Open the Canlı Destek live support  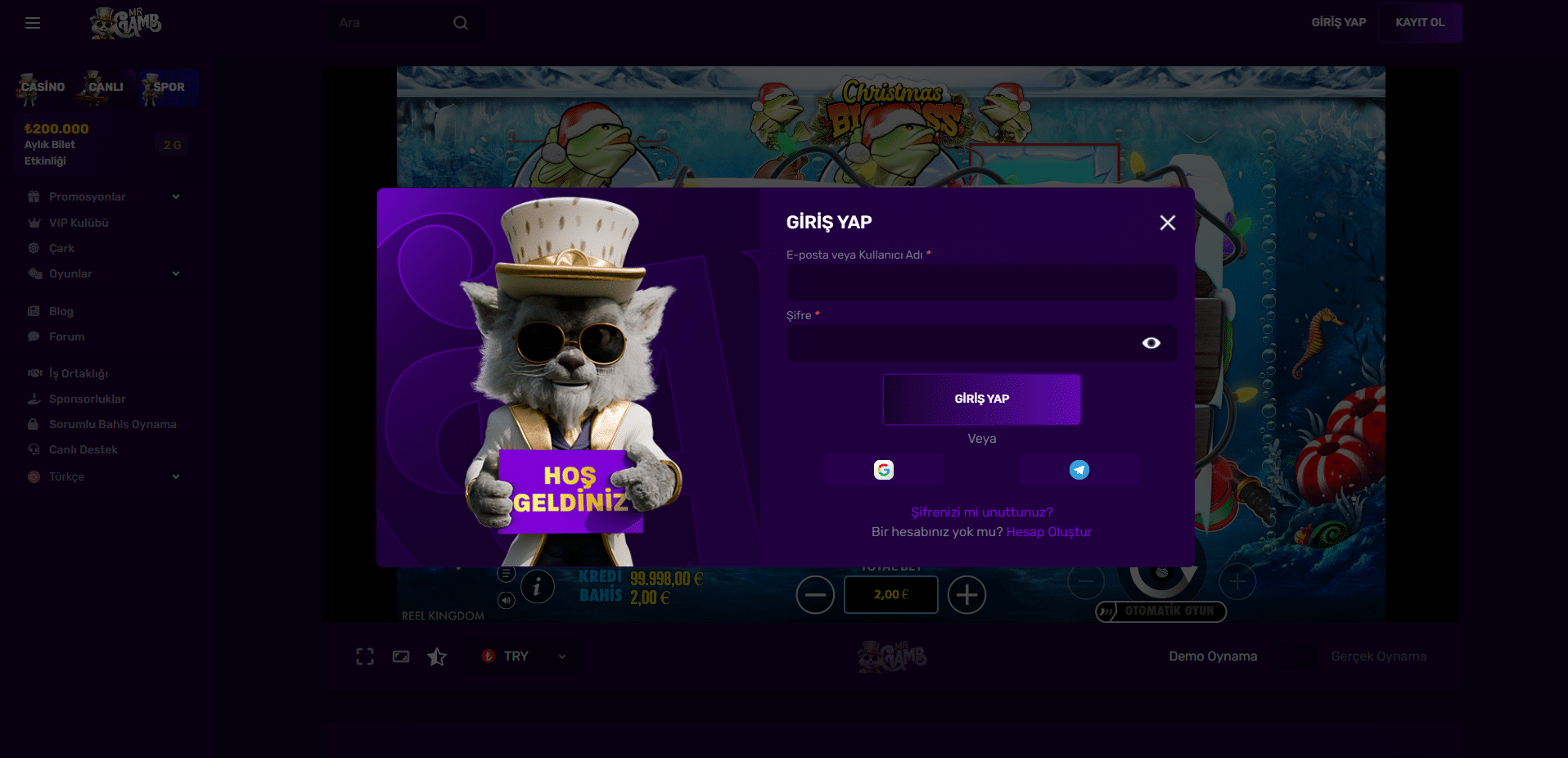83,449
